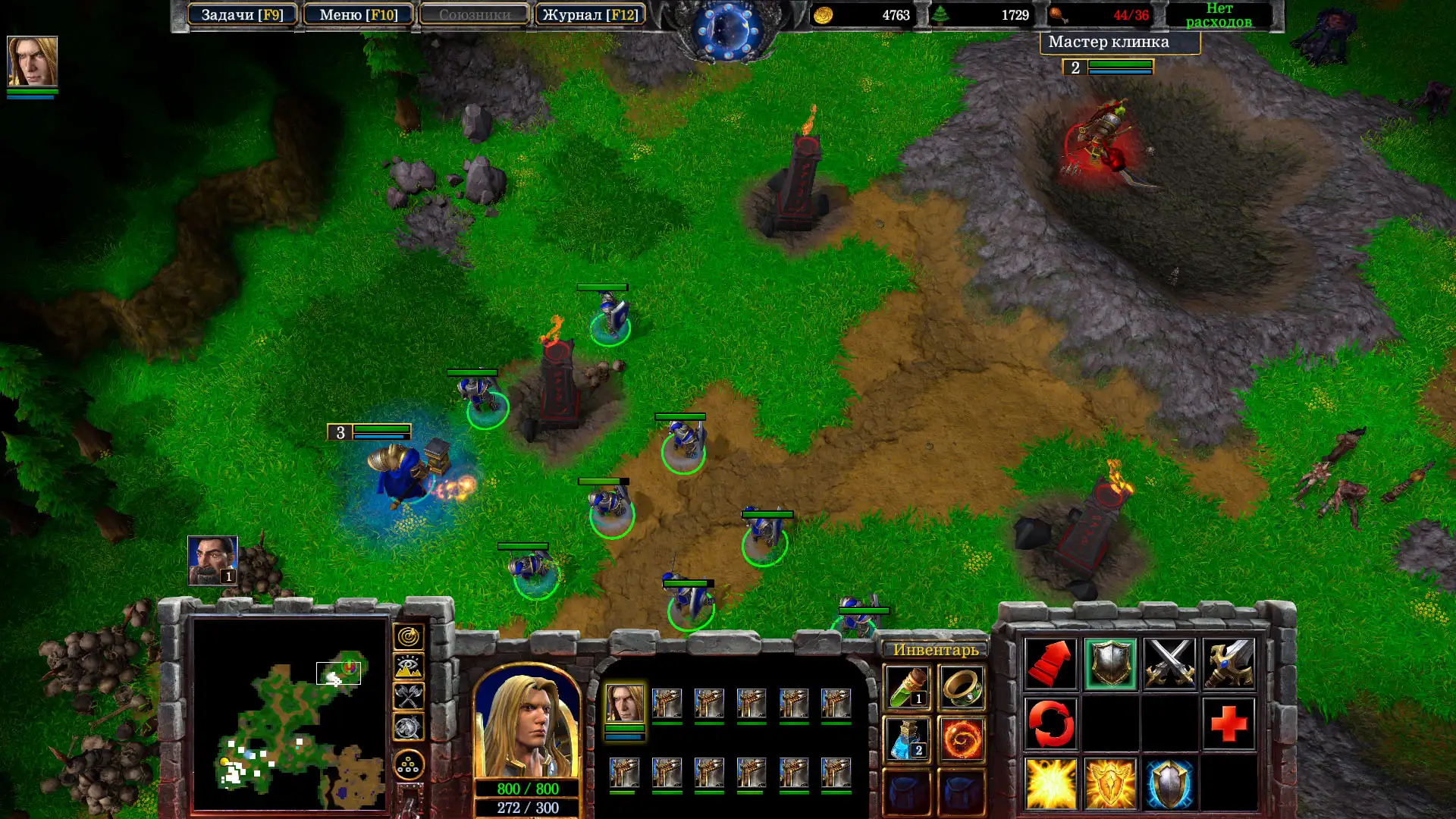The height and width of the screenshot is (819, 1456).
Task: Toggle the formation movement button
Action: (x=408, y=765)
